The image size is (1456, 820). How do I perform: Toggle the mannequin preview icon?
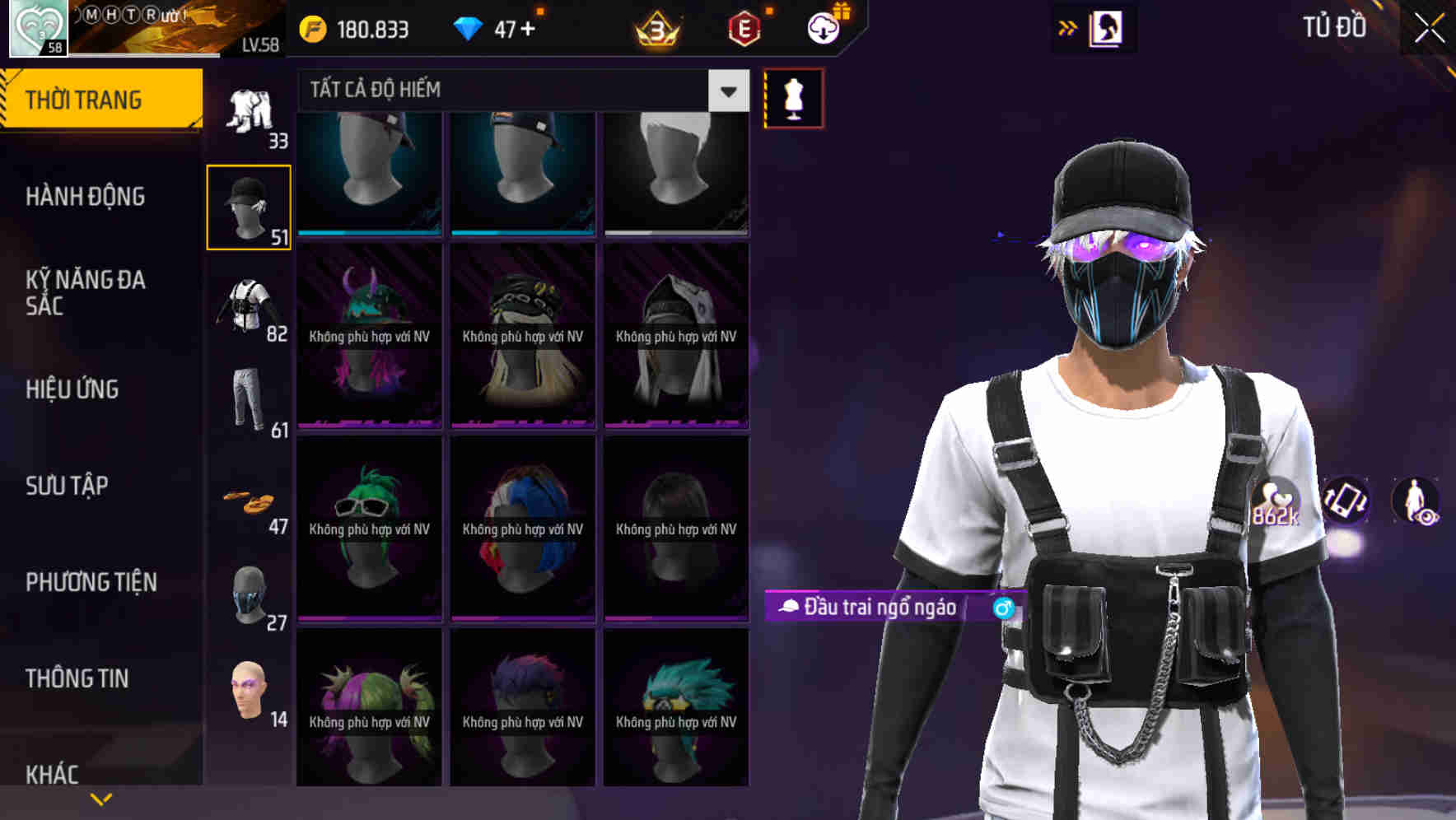tap(793, 99)
